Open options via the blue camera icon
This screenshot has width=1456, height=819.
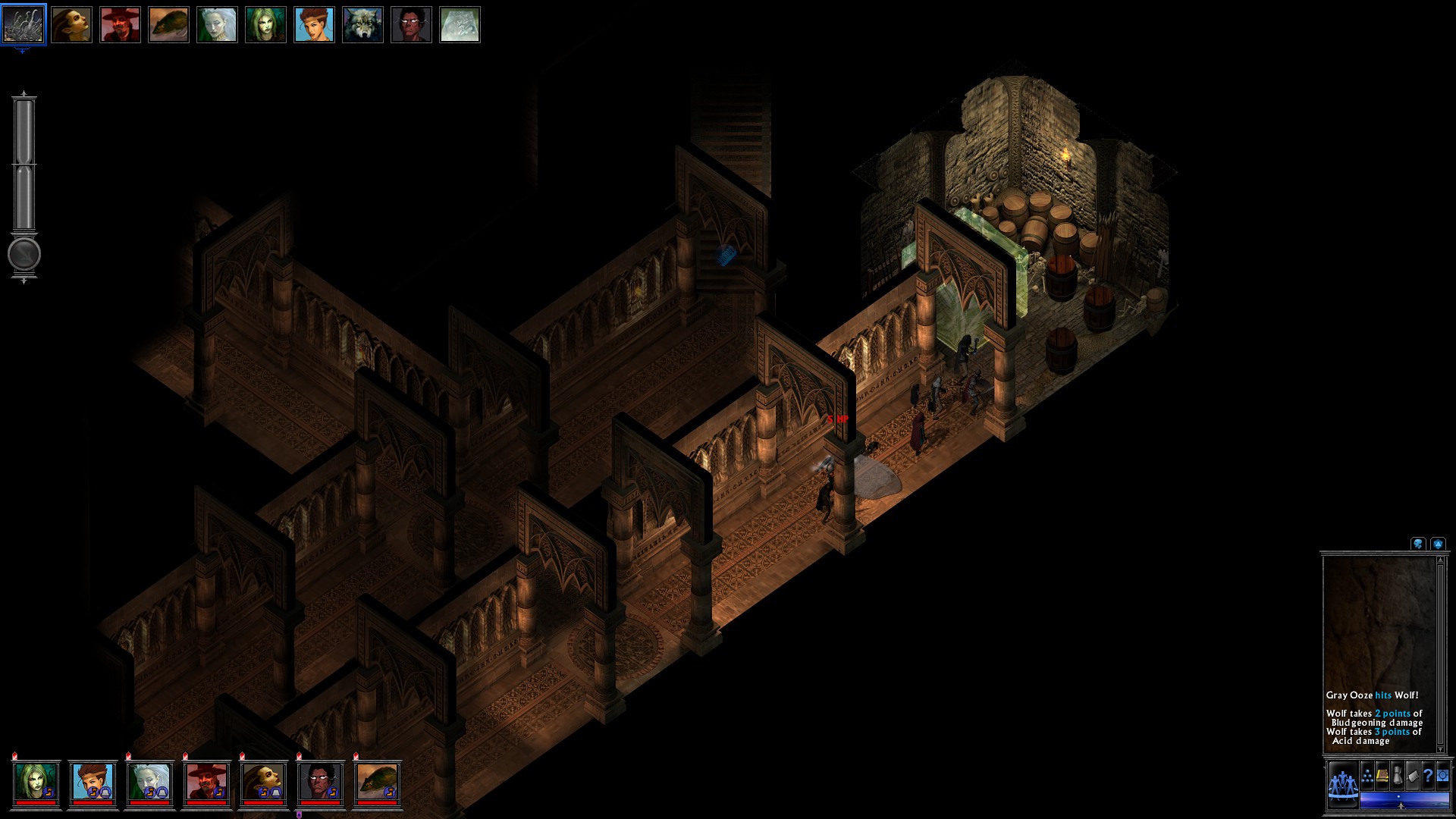click(x=1443, y=777)
